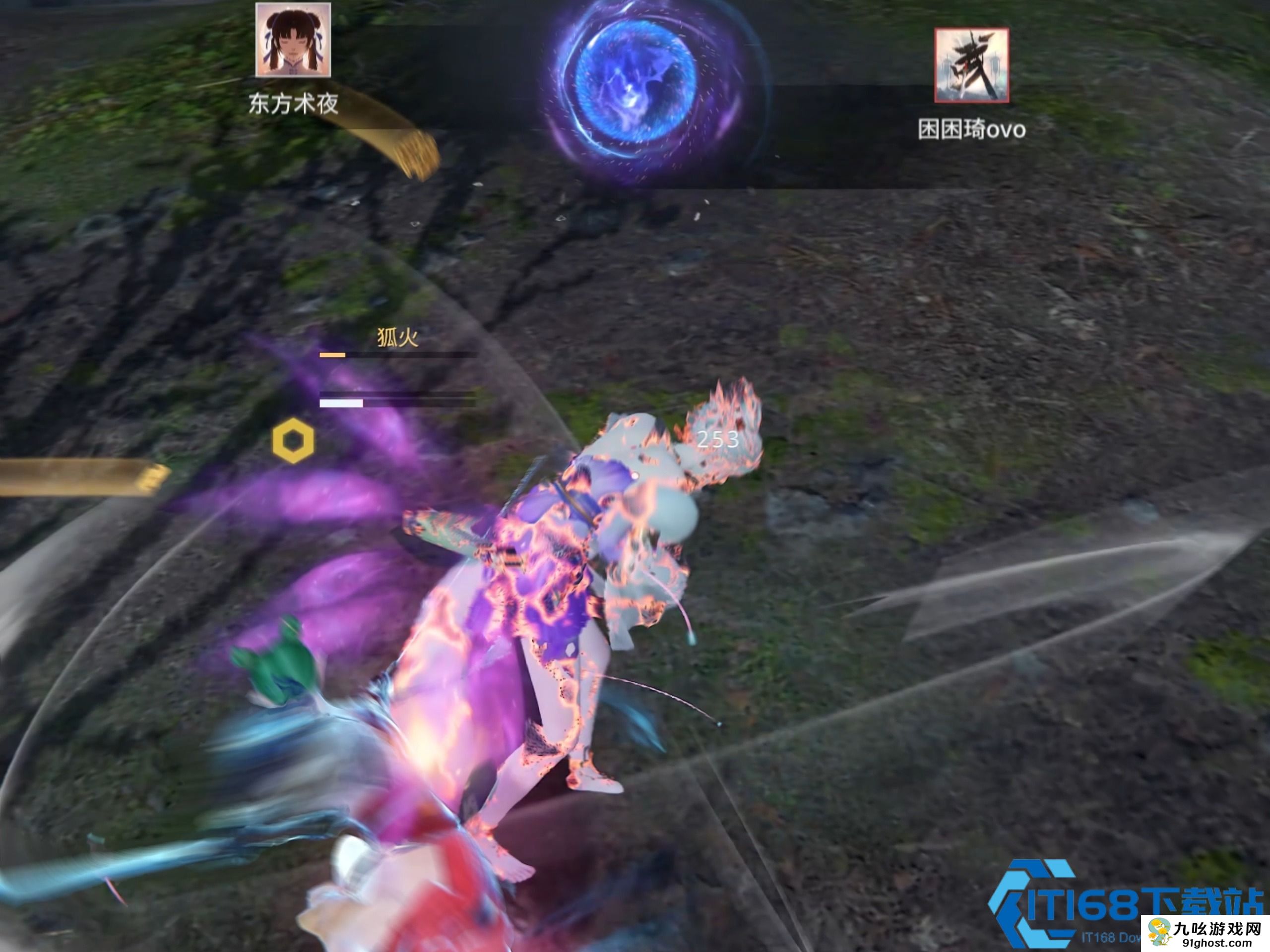Viewport: 1270px width, 952px height.
Task: Click the yellow hexagon marker icon
Action: [x=293, y=441]
